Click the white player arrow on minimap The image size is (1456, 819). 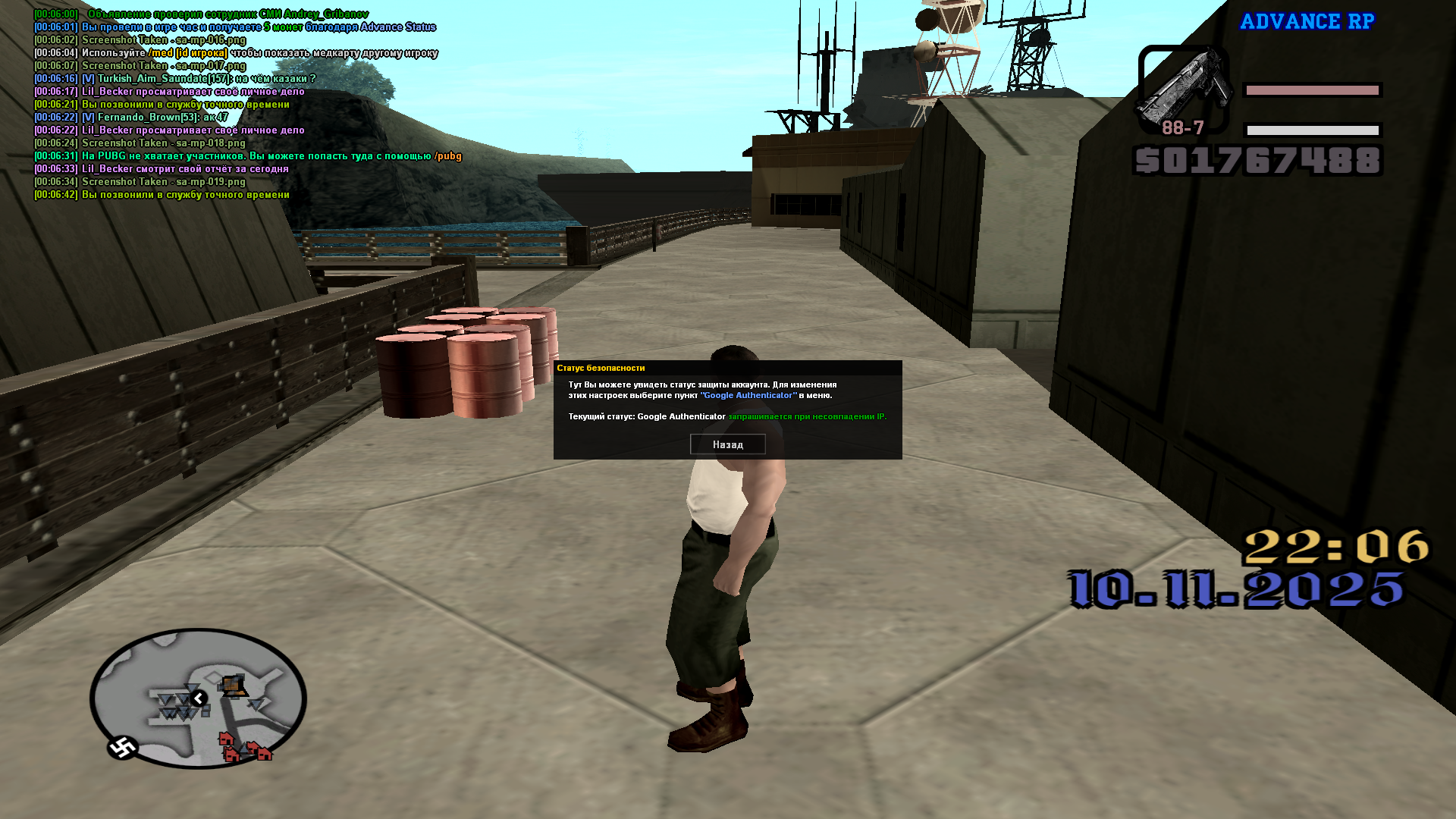[x=199, y=698]
